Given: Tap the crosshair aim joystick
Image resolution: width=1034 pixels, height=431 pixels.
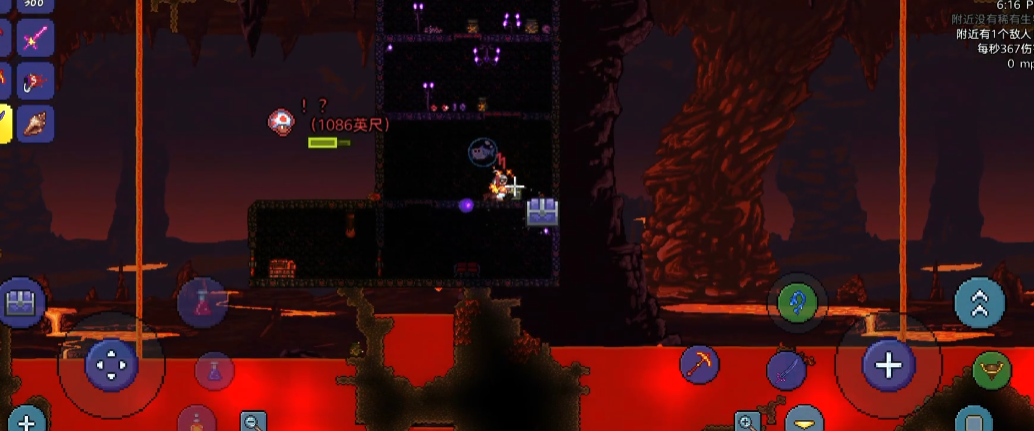Looking at the screenshot, I should (x=888, y=365).
